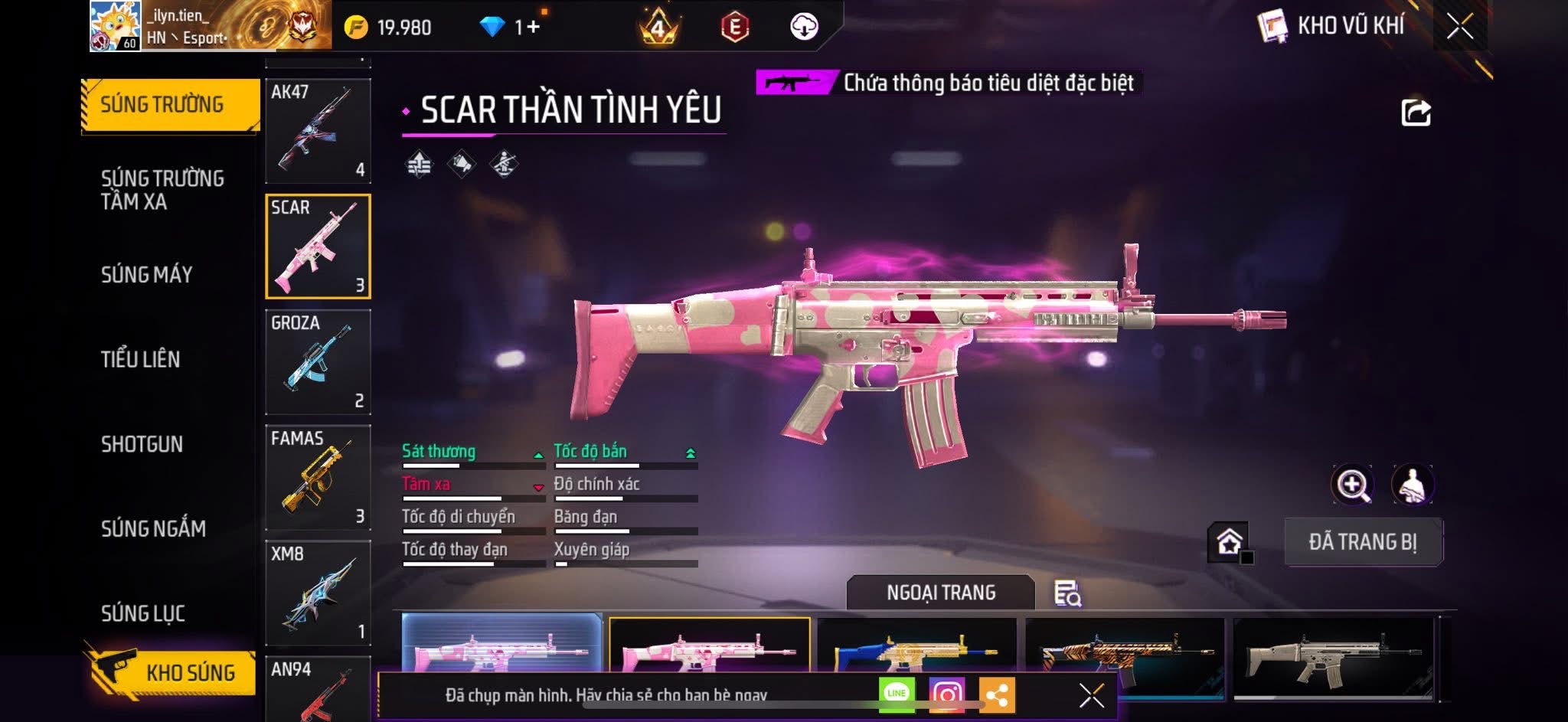Open the TIỂU LIÊN category
The image size is (1568, 722).
pyautogui.click(x=141, y=359)
